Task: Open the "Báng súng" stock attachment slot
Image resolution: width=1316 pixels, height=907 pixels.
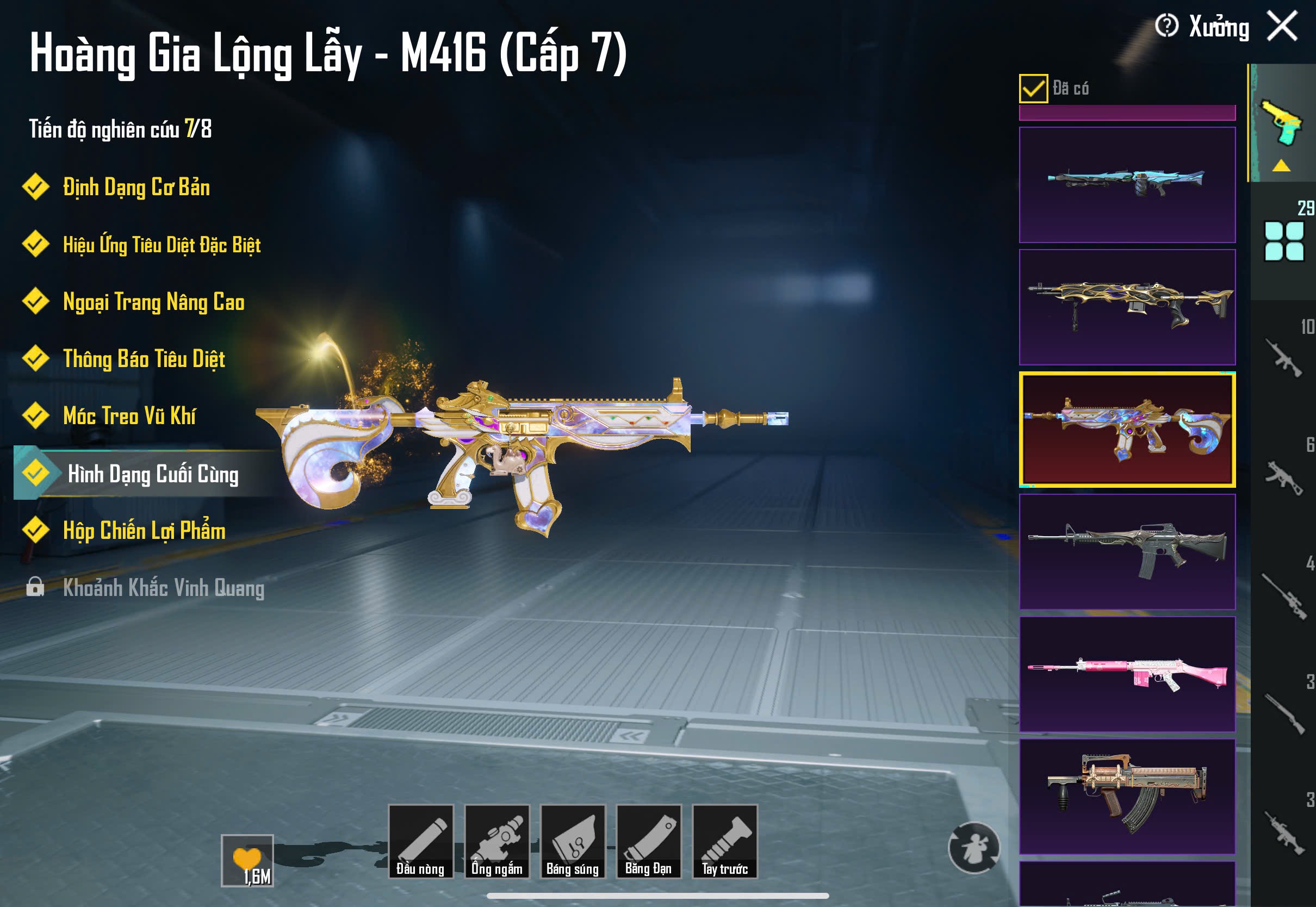Action: (x=573, y=842)
